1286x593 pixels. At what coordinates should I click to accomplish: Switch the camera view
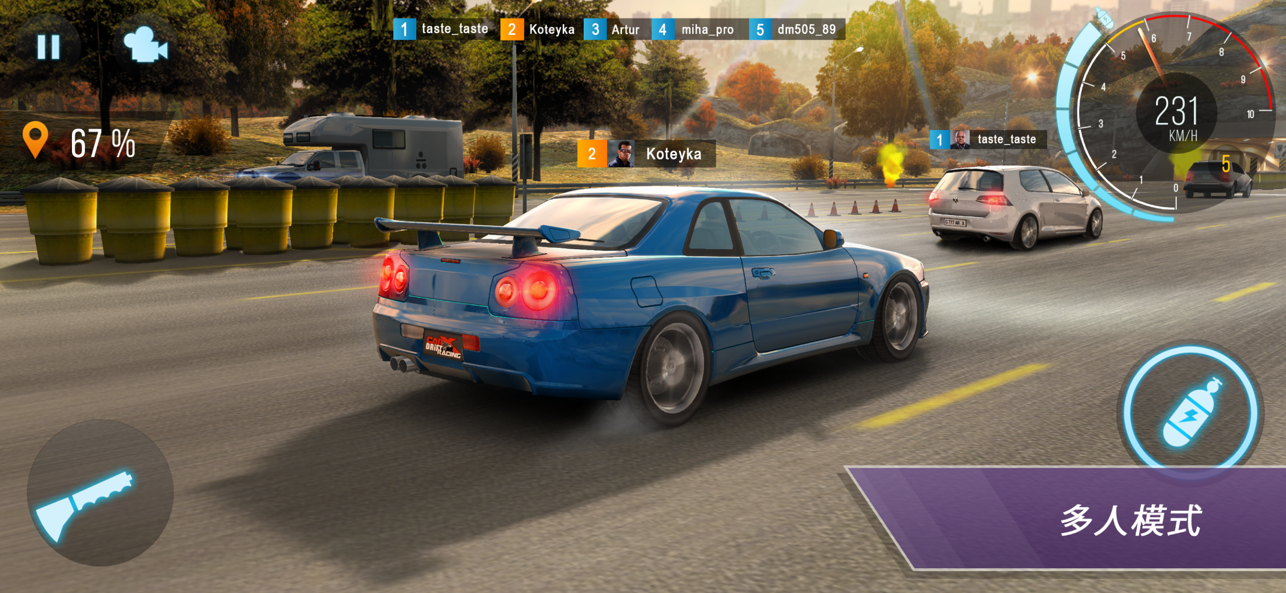click(145, 45)
